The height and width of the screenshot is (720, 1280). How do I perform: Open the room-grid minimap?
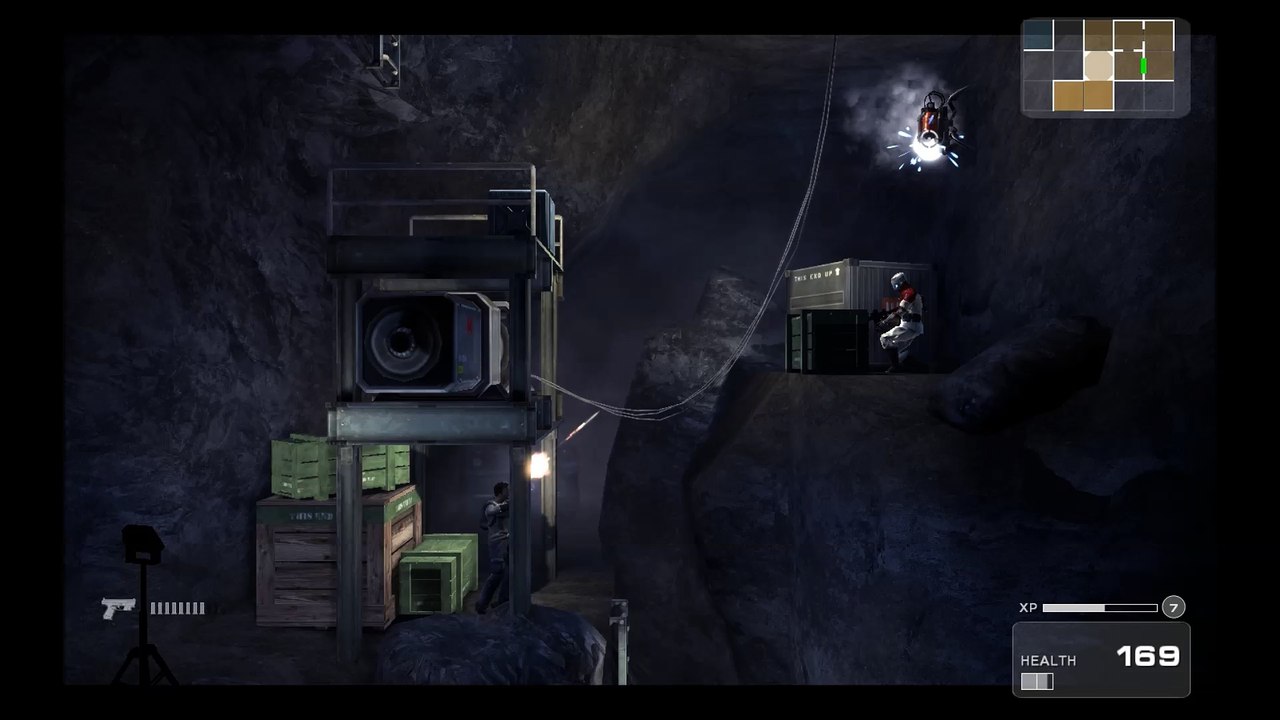point(1105,66)
